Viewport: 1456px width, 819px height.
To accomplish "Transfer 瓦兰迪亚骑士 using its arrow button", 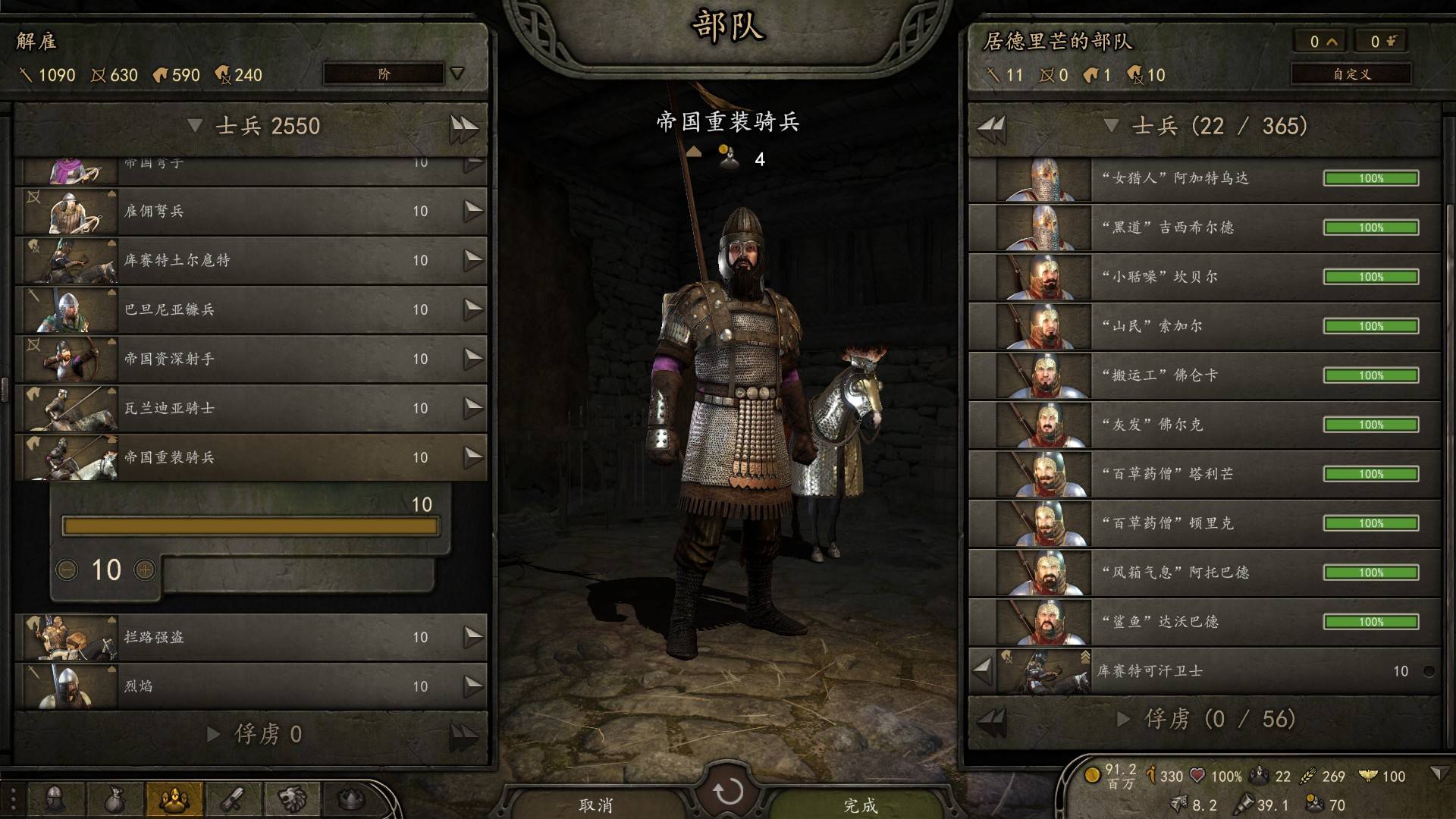I will 473,408.
